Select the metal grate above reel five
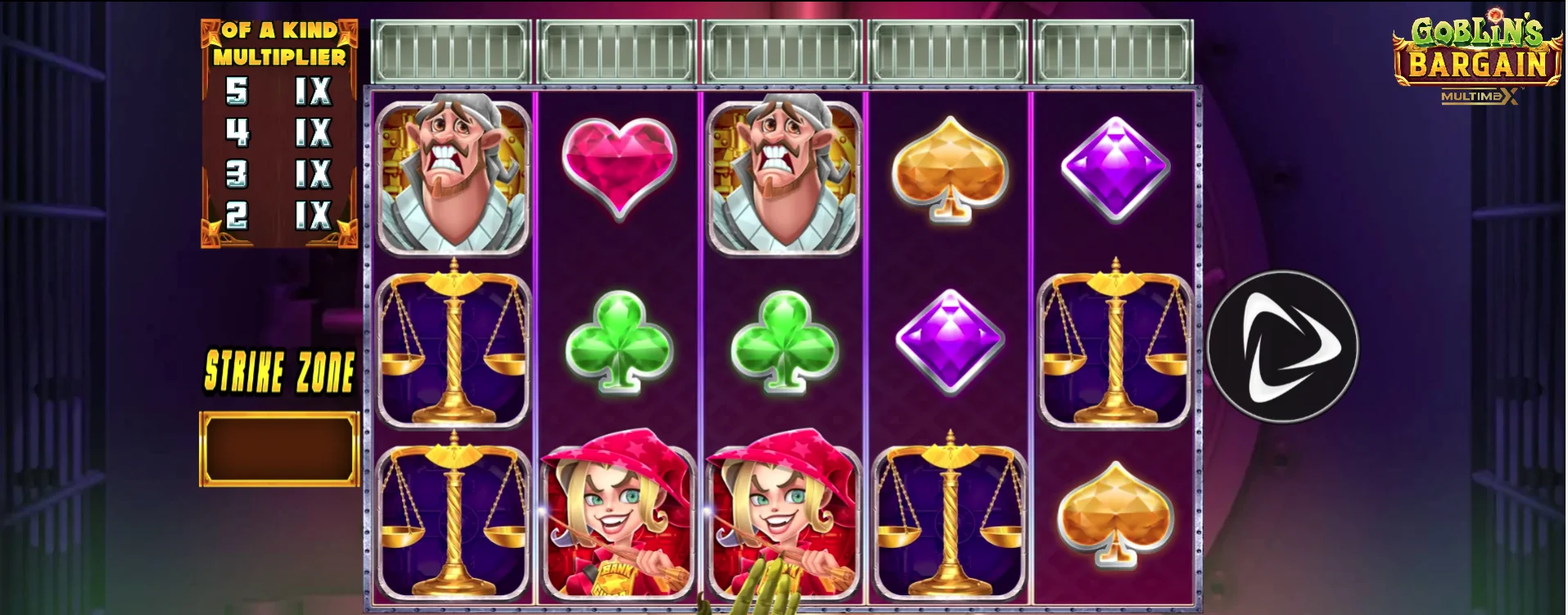1568x615 pixels. [1114, 47]
